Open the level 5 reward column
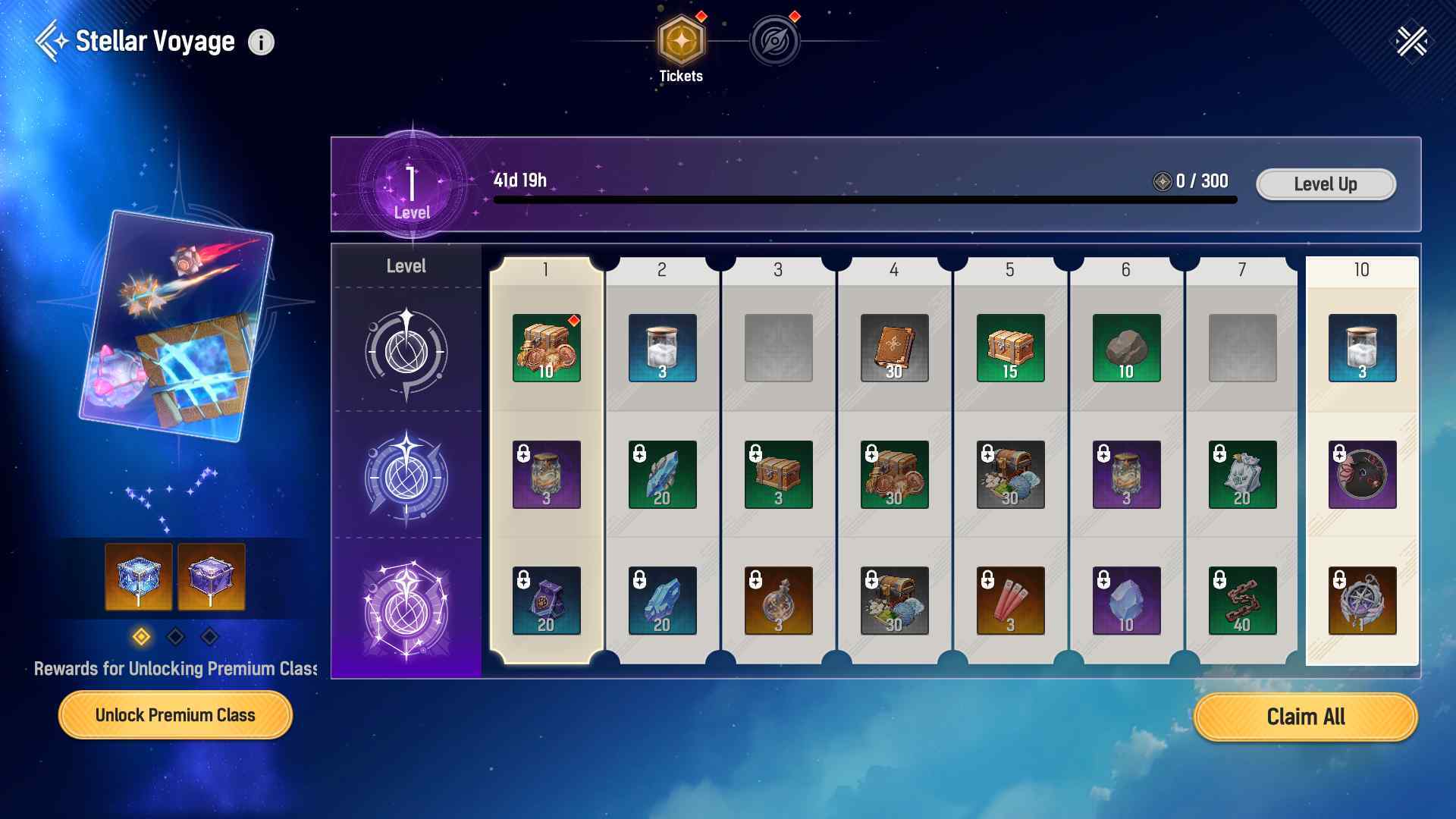 click(1010, 269)
